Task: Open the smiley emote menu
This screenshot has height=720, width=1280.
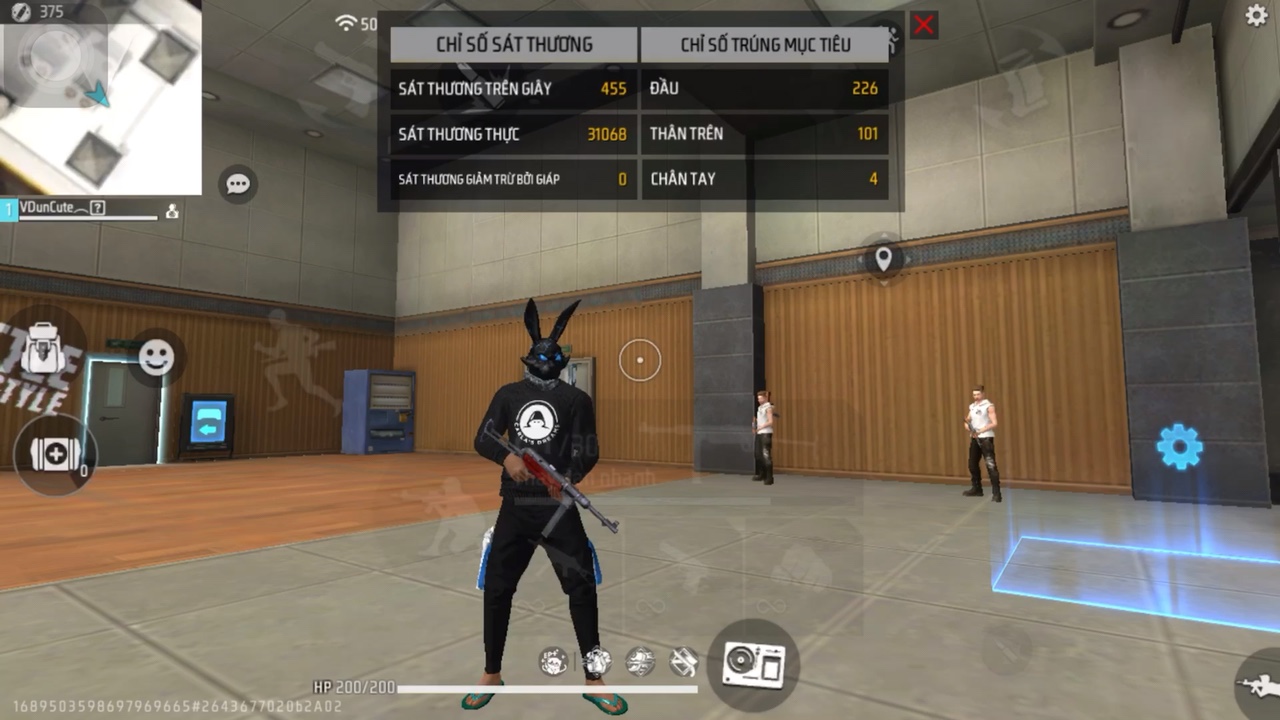Action: [x=156, y=357]
